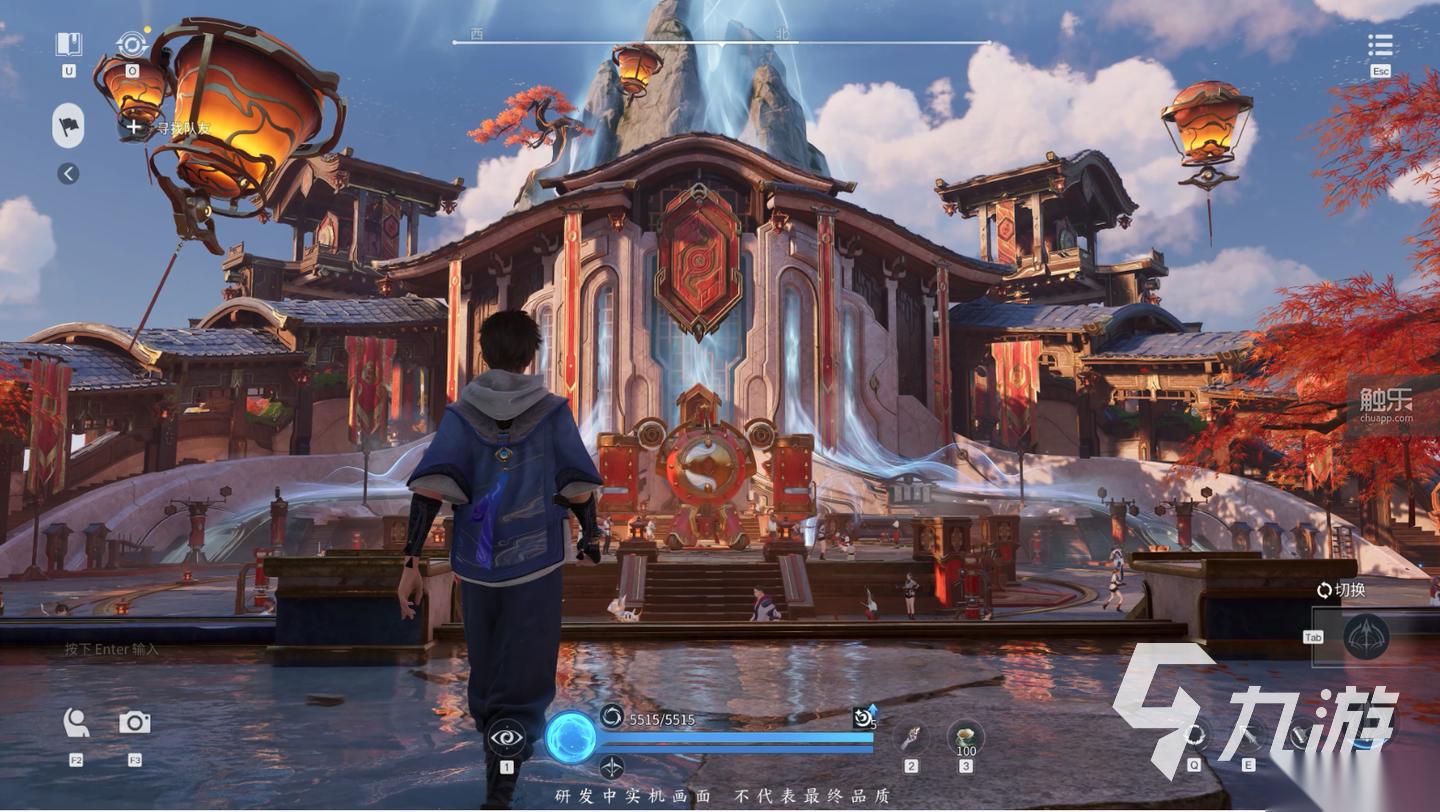Click the 切换 switch button

click(1341, 590)
